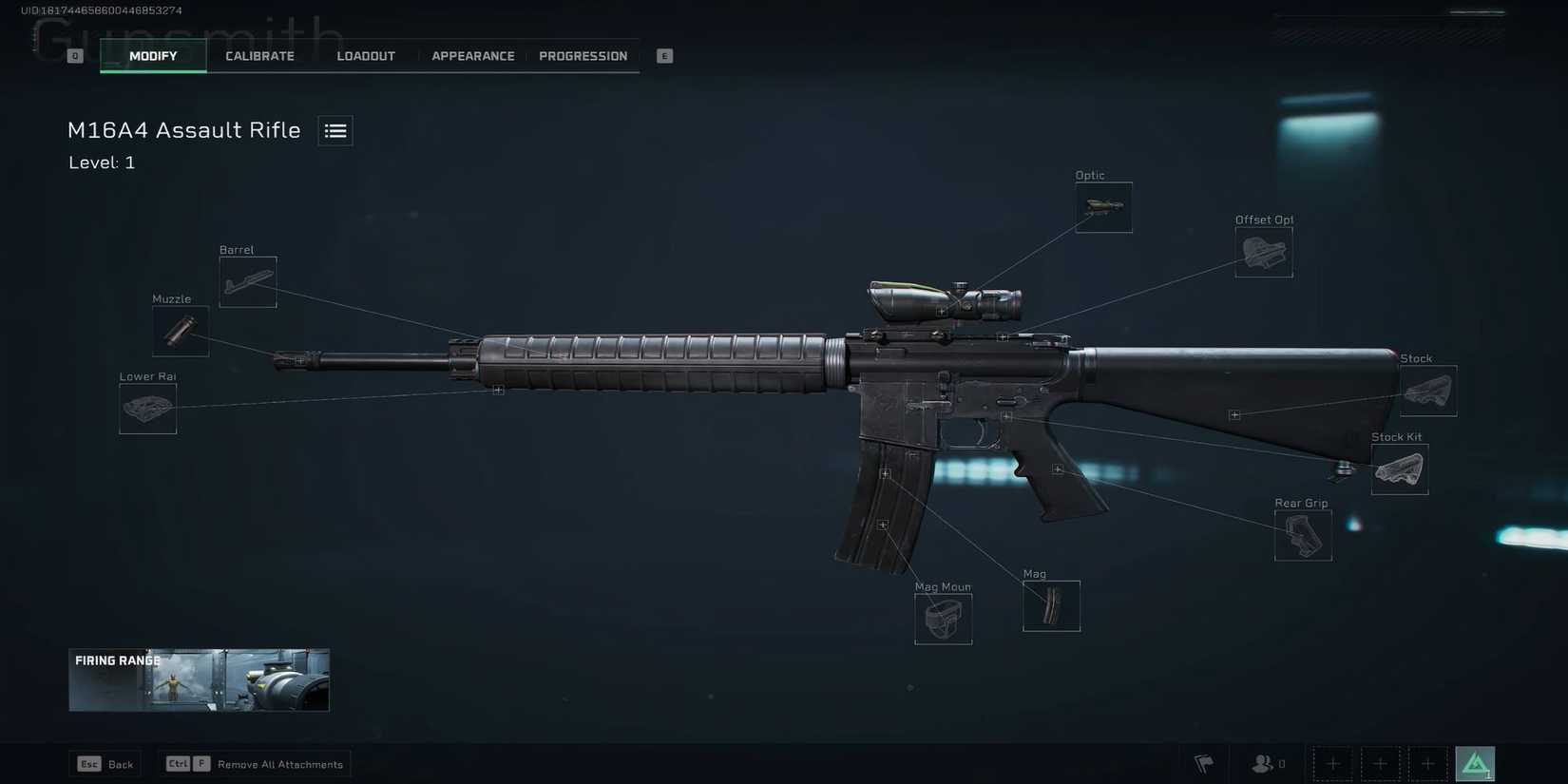Switch to the PROGRESSION tab
This screenshot has width=1568, height=784.
(x=583, y=55)
